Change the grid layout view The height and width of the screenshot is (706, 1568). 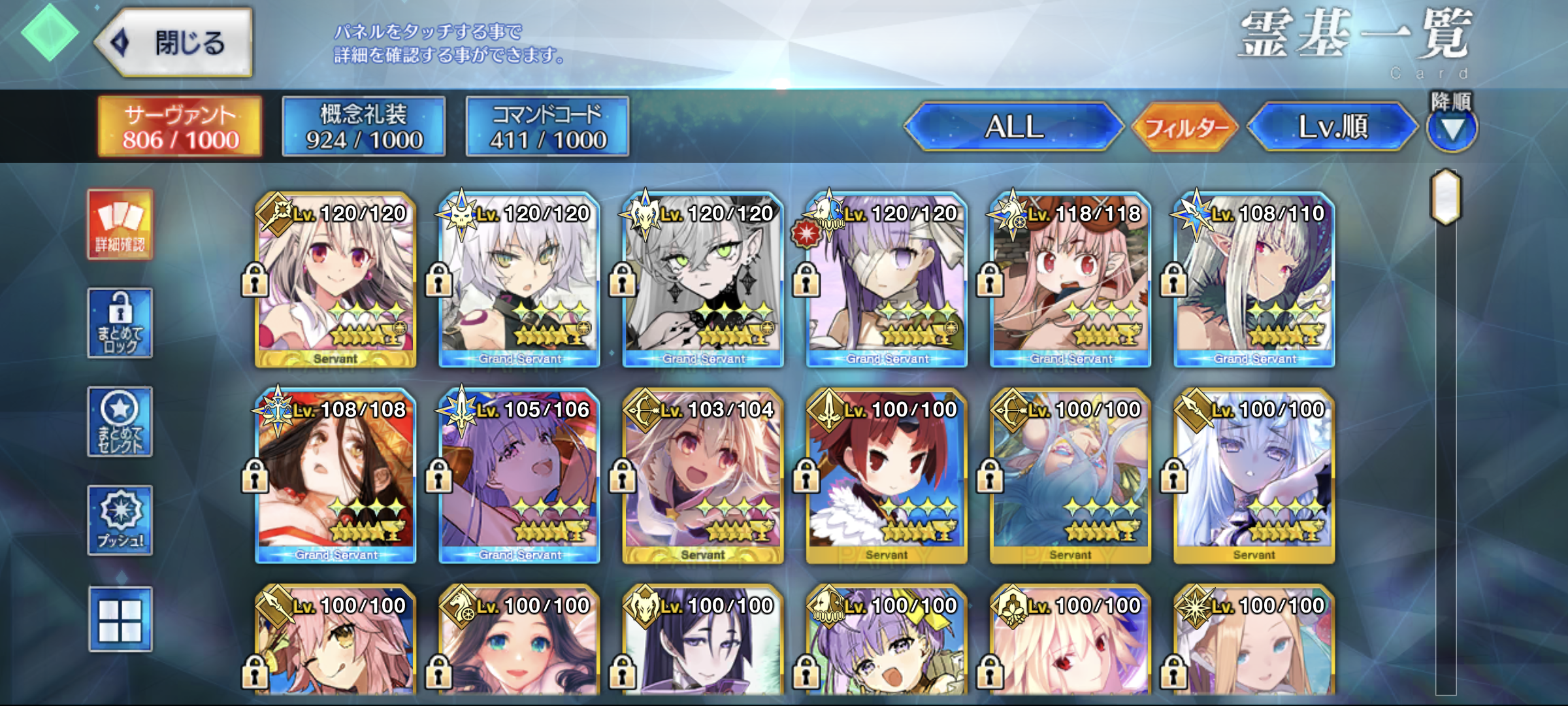coord(120,619)
